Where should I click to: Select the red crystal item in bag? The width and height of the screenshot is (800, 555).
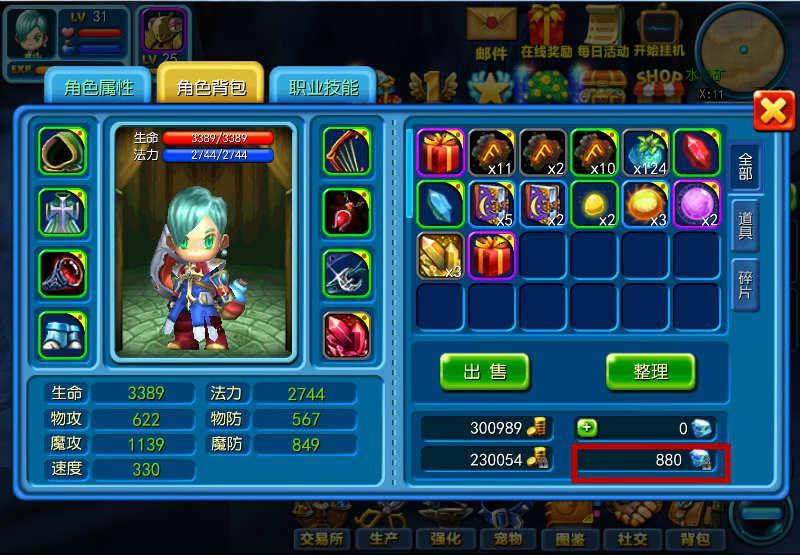pyautogui.click(x=697, y=153)
